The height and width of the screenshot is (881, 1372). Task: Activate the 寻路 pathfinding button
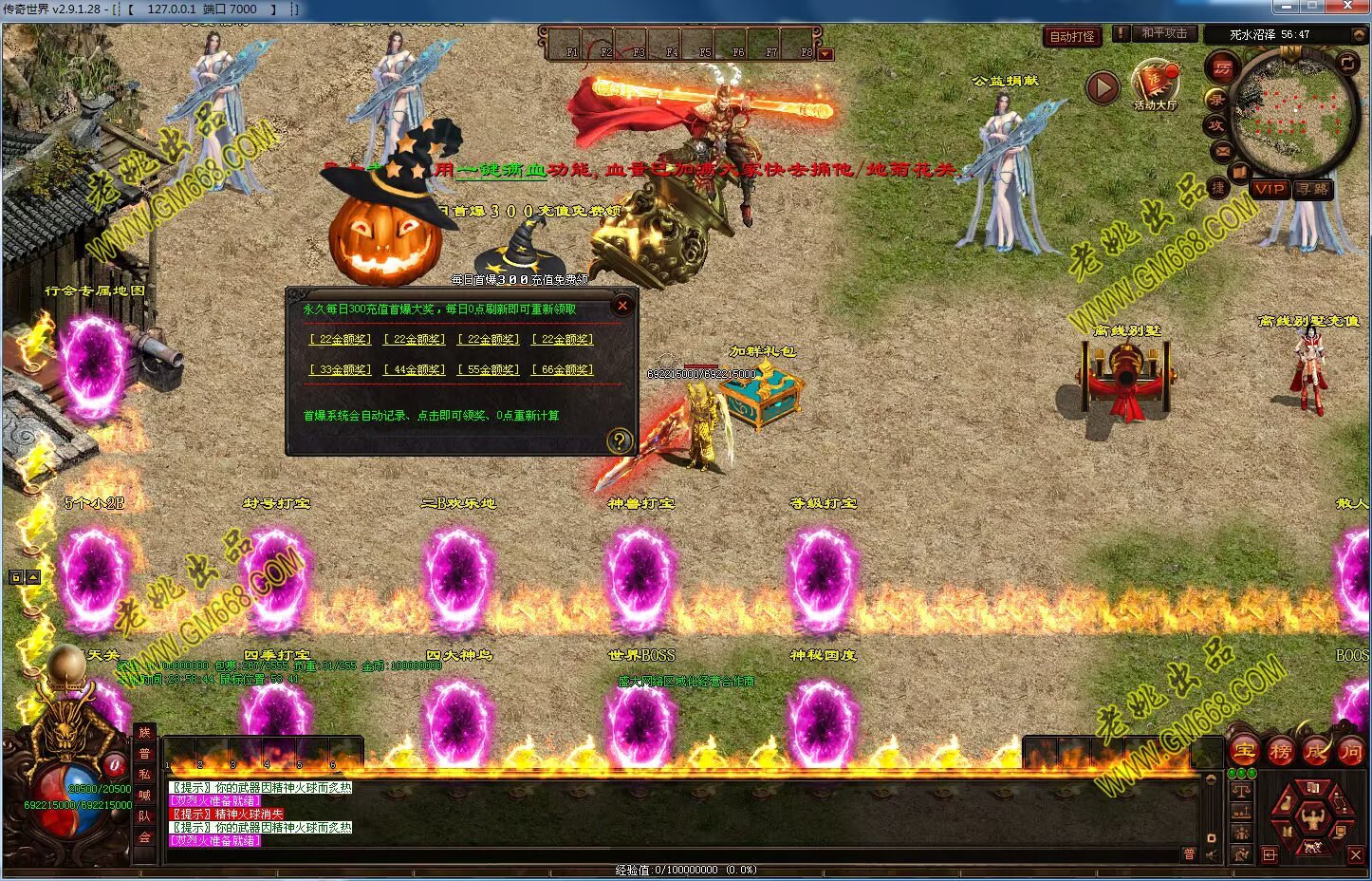(x=1313, y=189)
